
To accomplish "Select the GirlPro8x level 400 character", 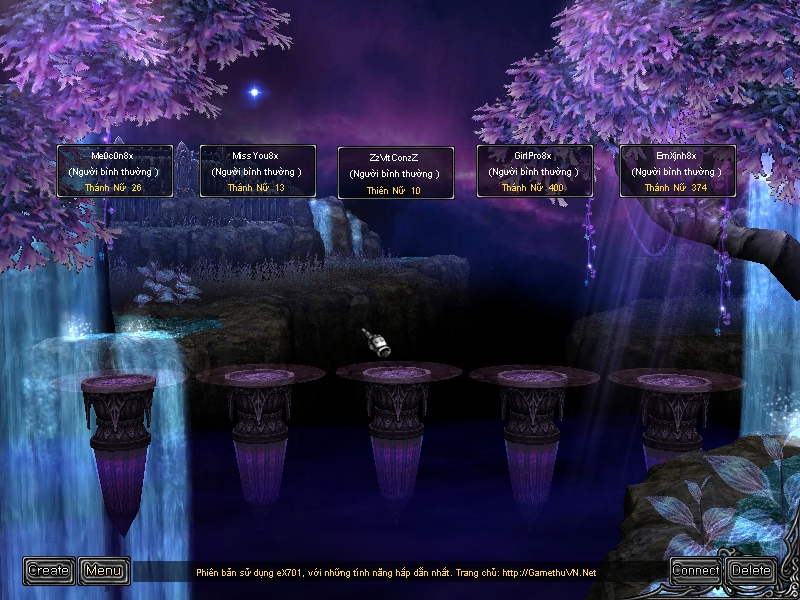I will (x=534, y=171).
